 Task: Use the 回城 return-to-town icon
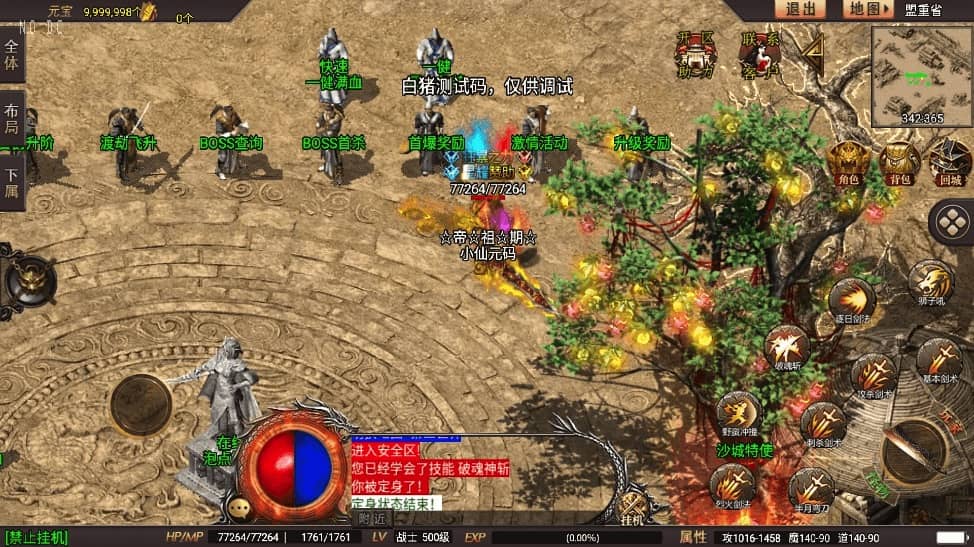(949, 160)
